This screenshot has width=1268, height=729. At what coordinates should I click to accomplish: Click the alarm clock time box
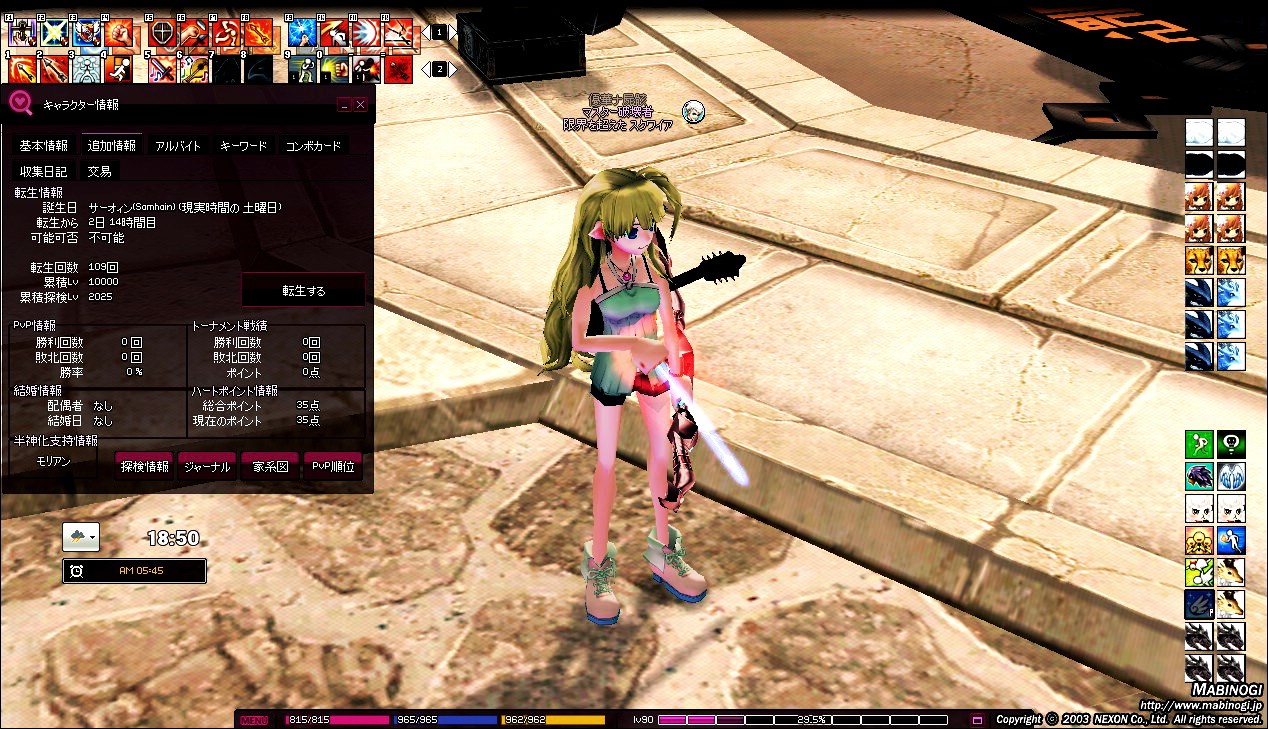135,570
